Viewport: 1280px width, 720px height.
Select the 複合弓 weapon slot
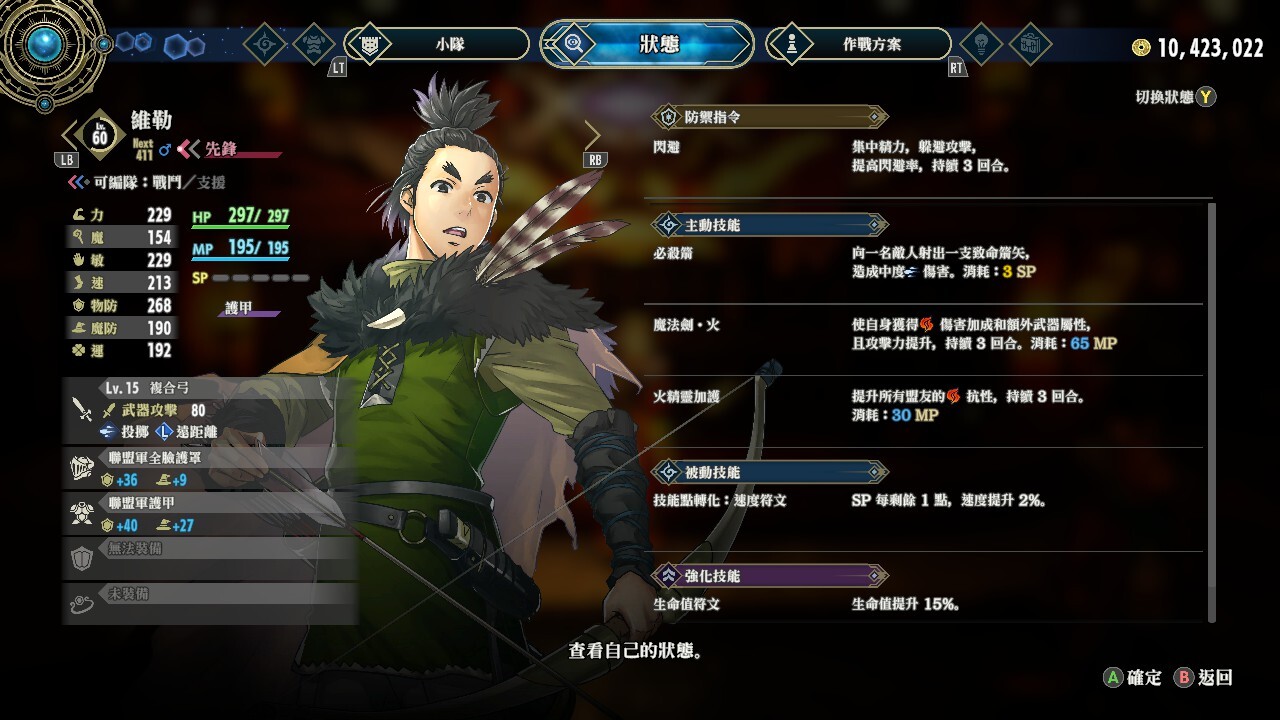click(210, 409)
